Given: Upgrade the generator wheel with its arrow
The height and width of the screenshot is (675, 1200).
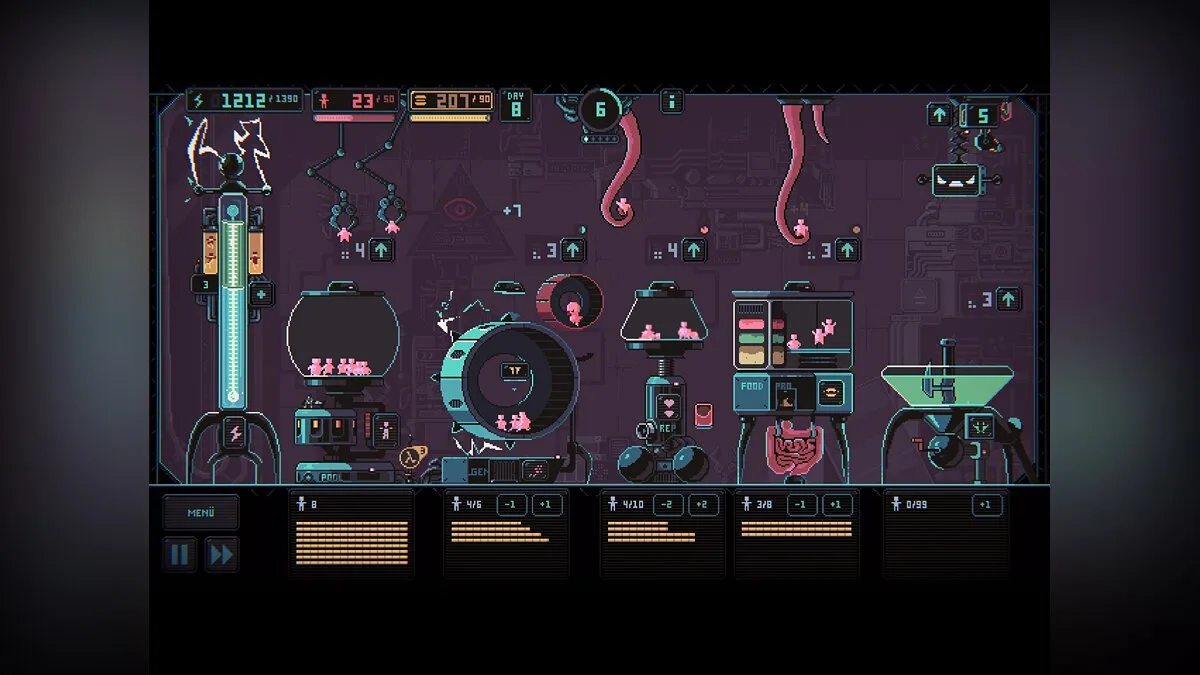Looking at the screenshot, I should tap(573, 249).
